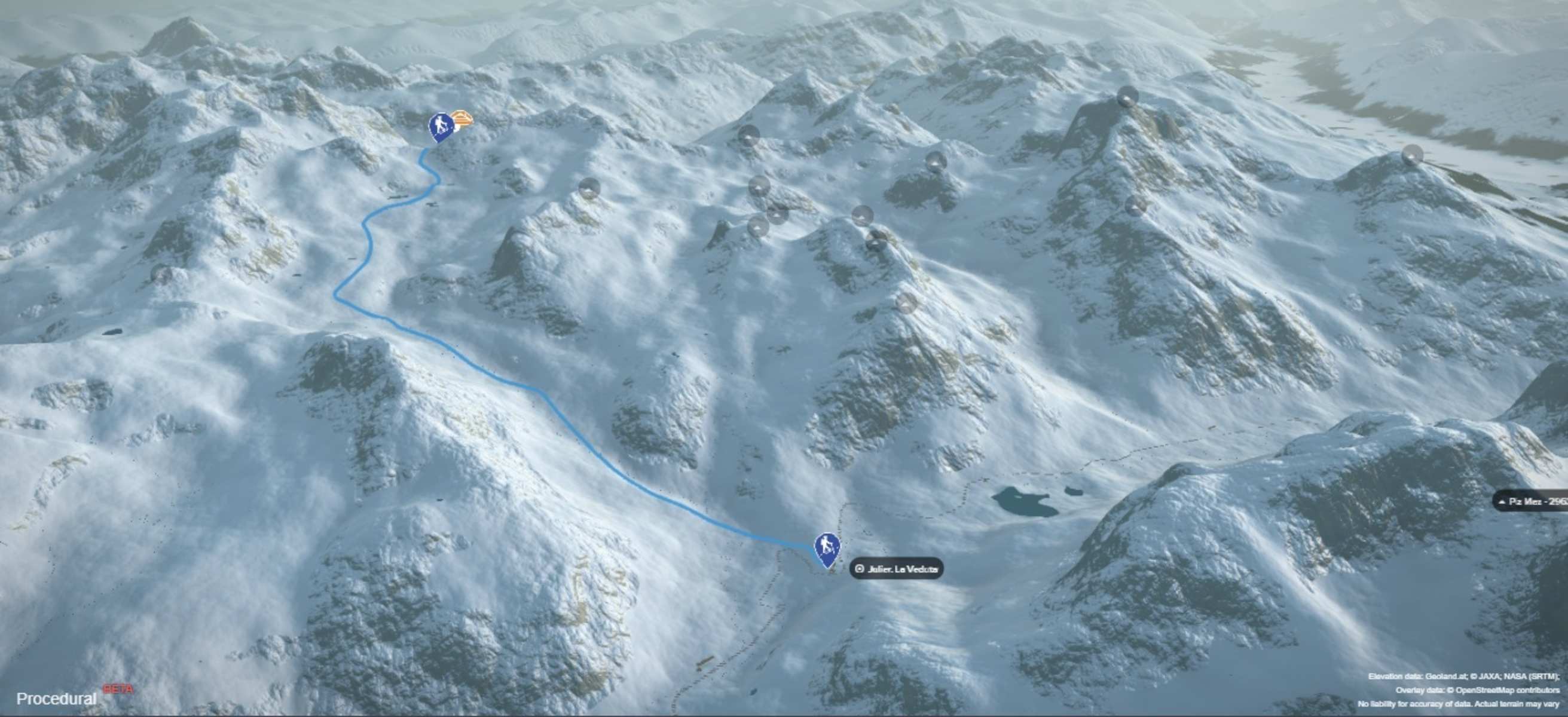Open the Piz Mez peak label
This screenshot has width=1568, height=717.
pos(1532,502)
